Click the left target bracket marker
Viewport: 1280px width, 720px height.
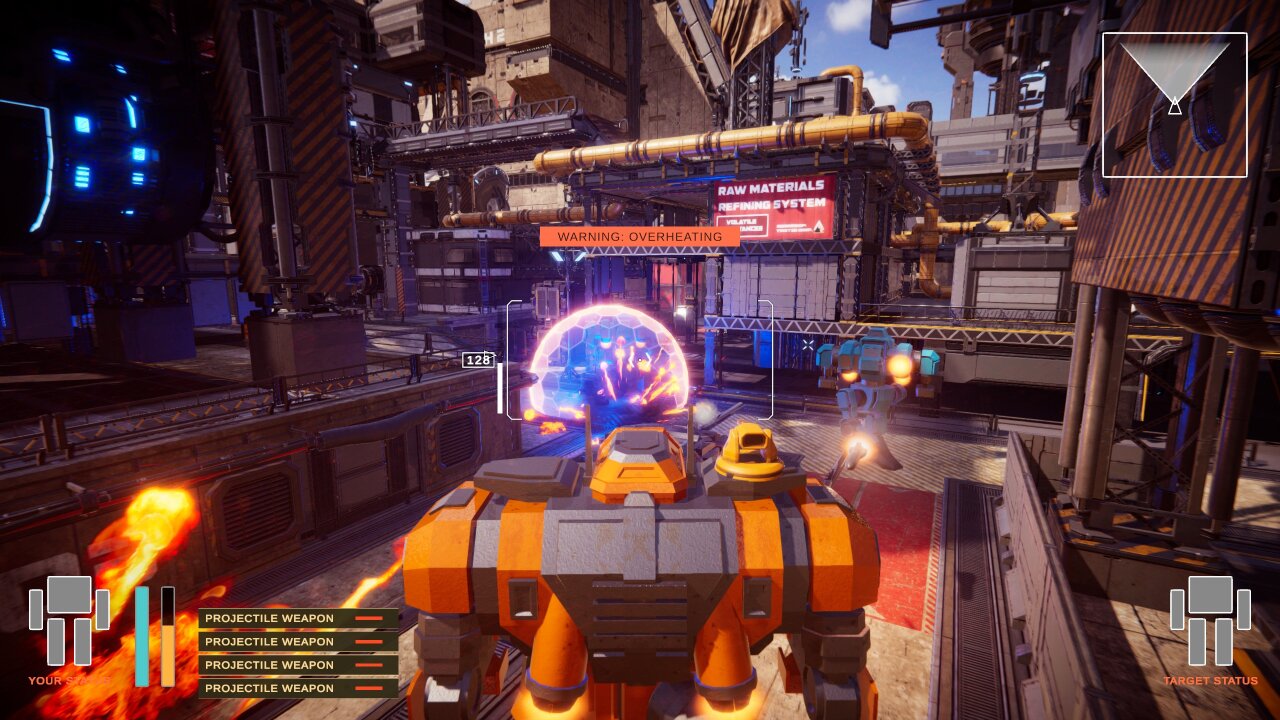[513, 360]
